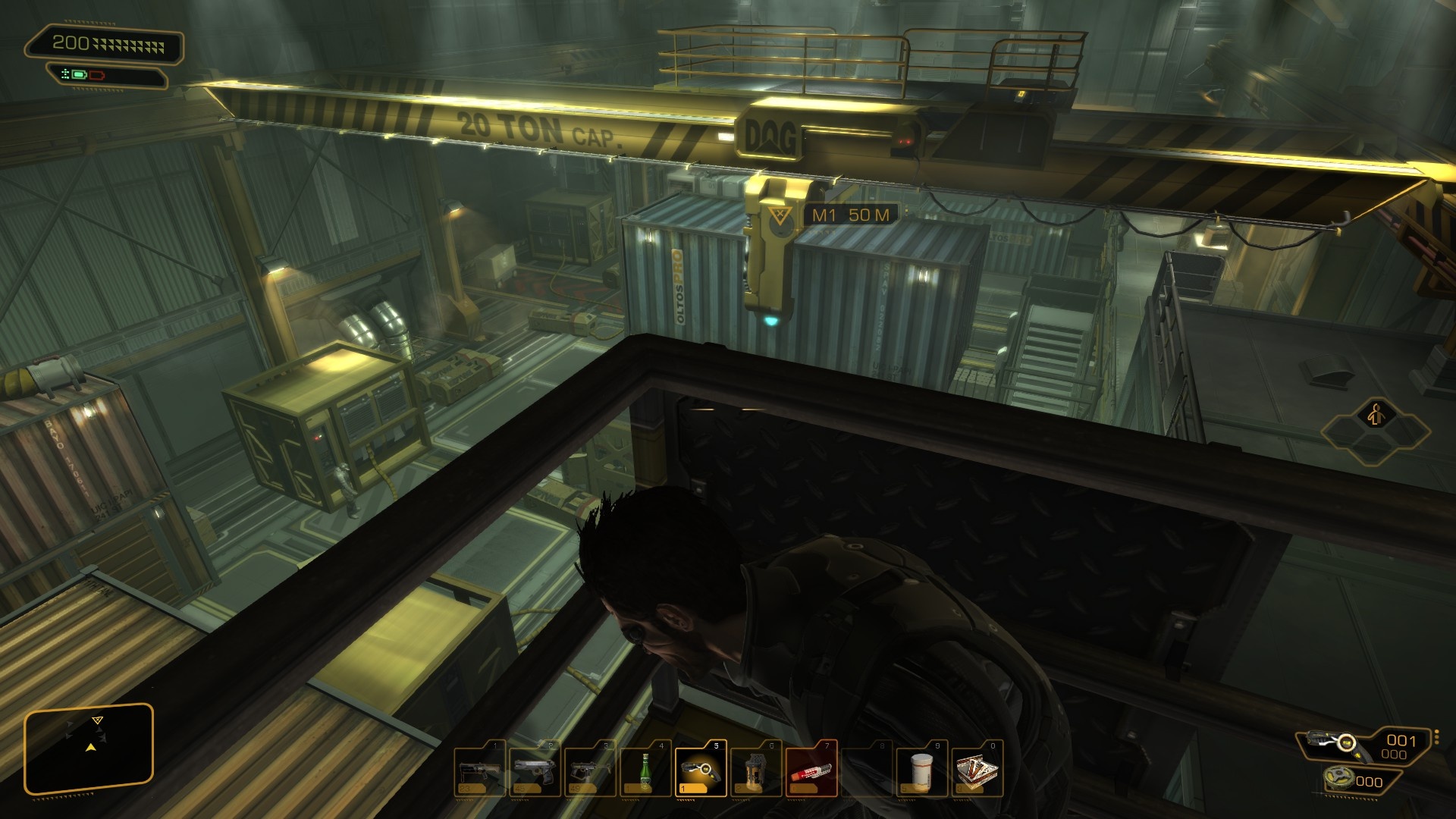1456x819 pixels.
Task: Select the highlighted stun gun slot
Action: click(700, 769)
